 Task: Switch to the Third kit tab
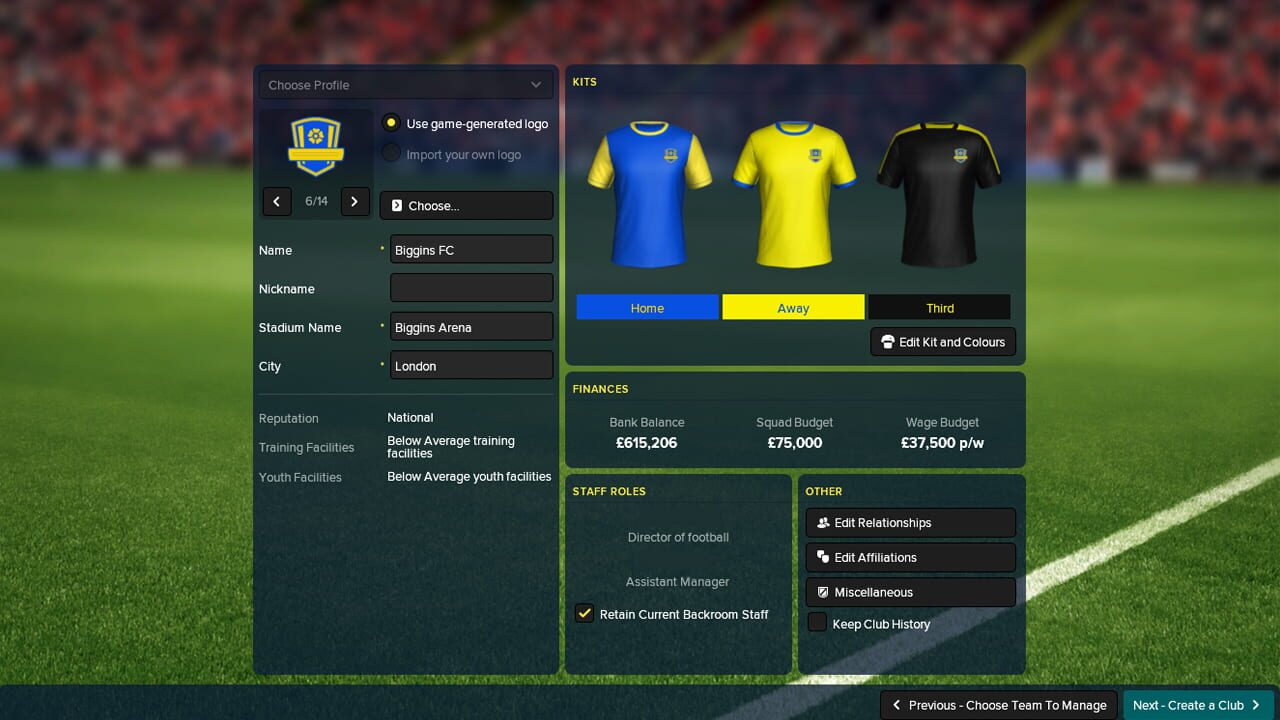(x=939, y=307)
